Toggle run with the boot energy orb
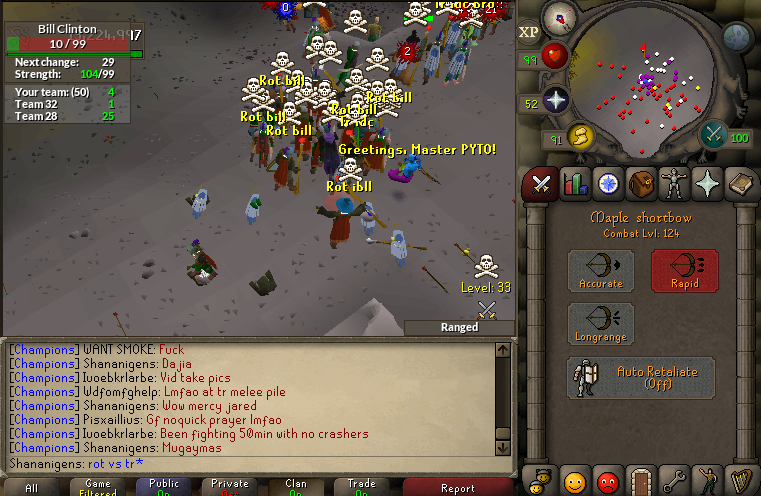The height and width of the screenshot is (496, 761). 579,136
